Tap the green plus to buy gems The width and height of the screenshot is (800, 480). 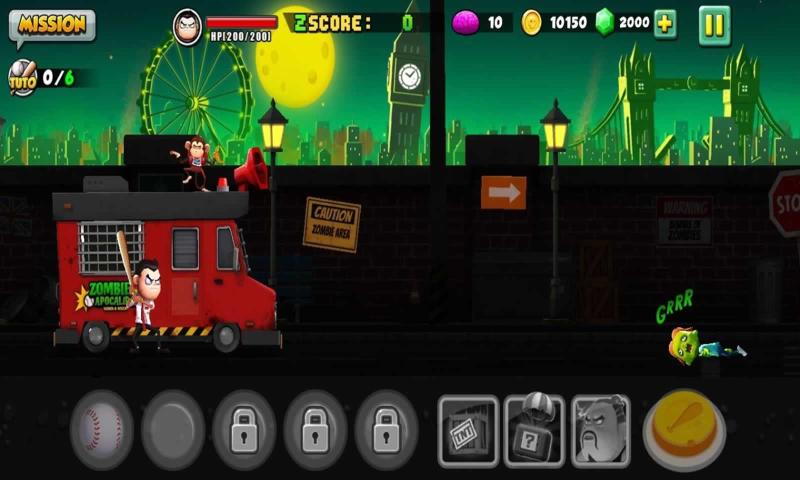pyautogui.click(x=665, y=25)
